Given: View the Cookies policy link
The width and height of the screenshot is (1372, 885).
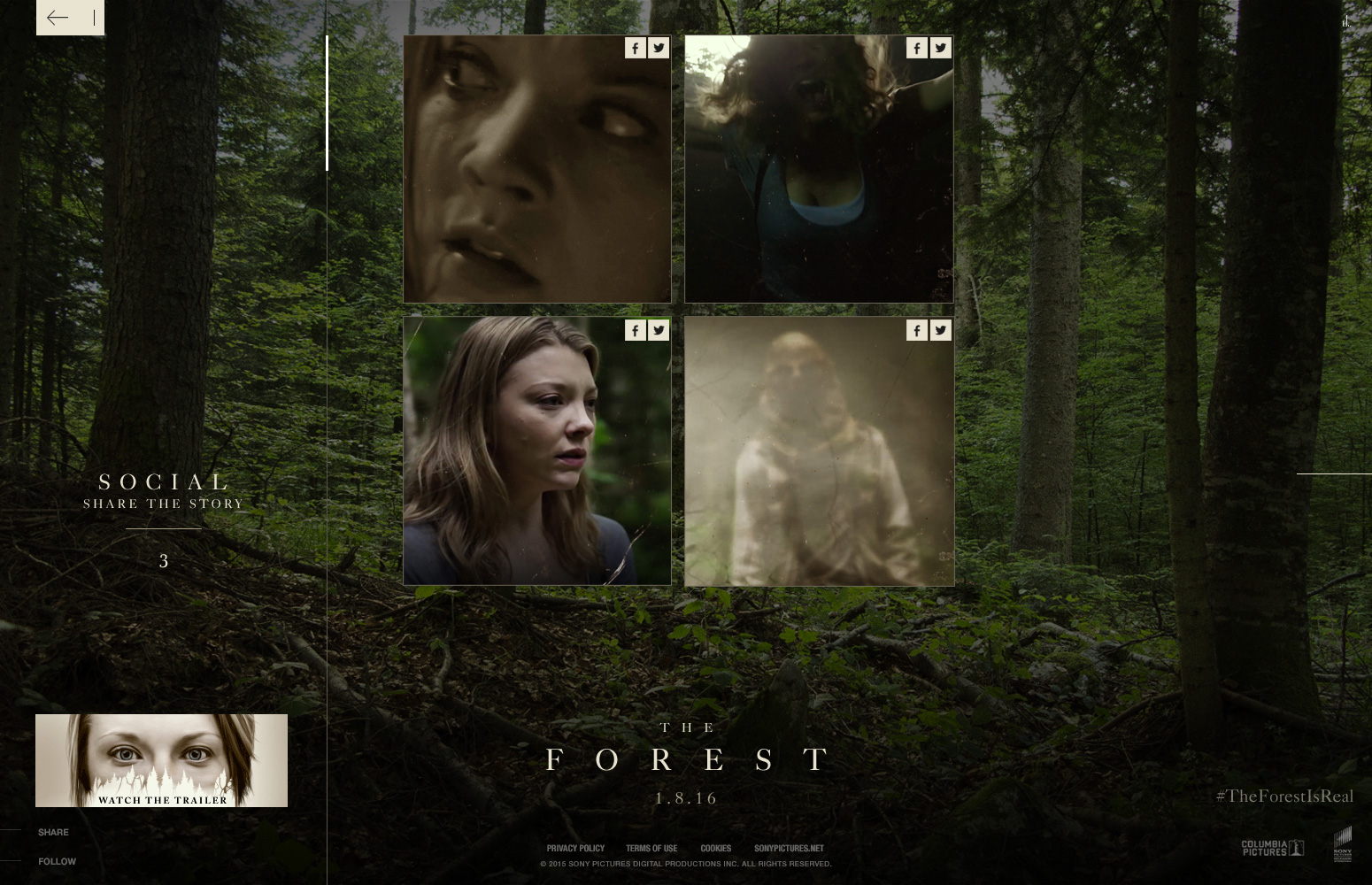Looking at the screenshot, I should 716,848.
